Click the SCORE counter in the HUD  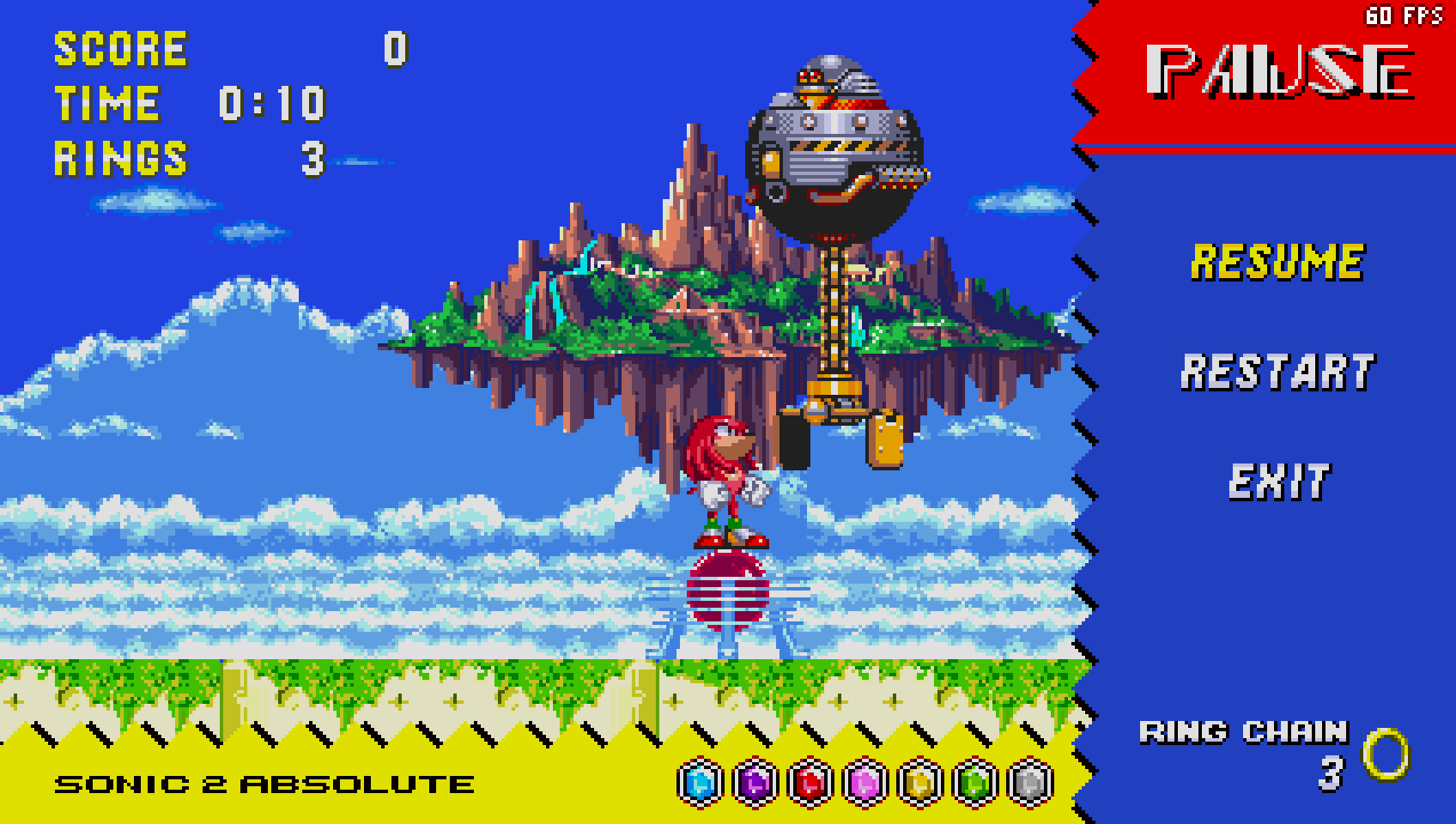coord(120,49)
